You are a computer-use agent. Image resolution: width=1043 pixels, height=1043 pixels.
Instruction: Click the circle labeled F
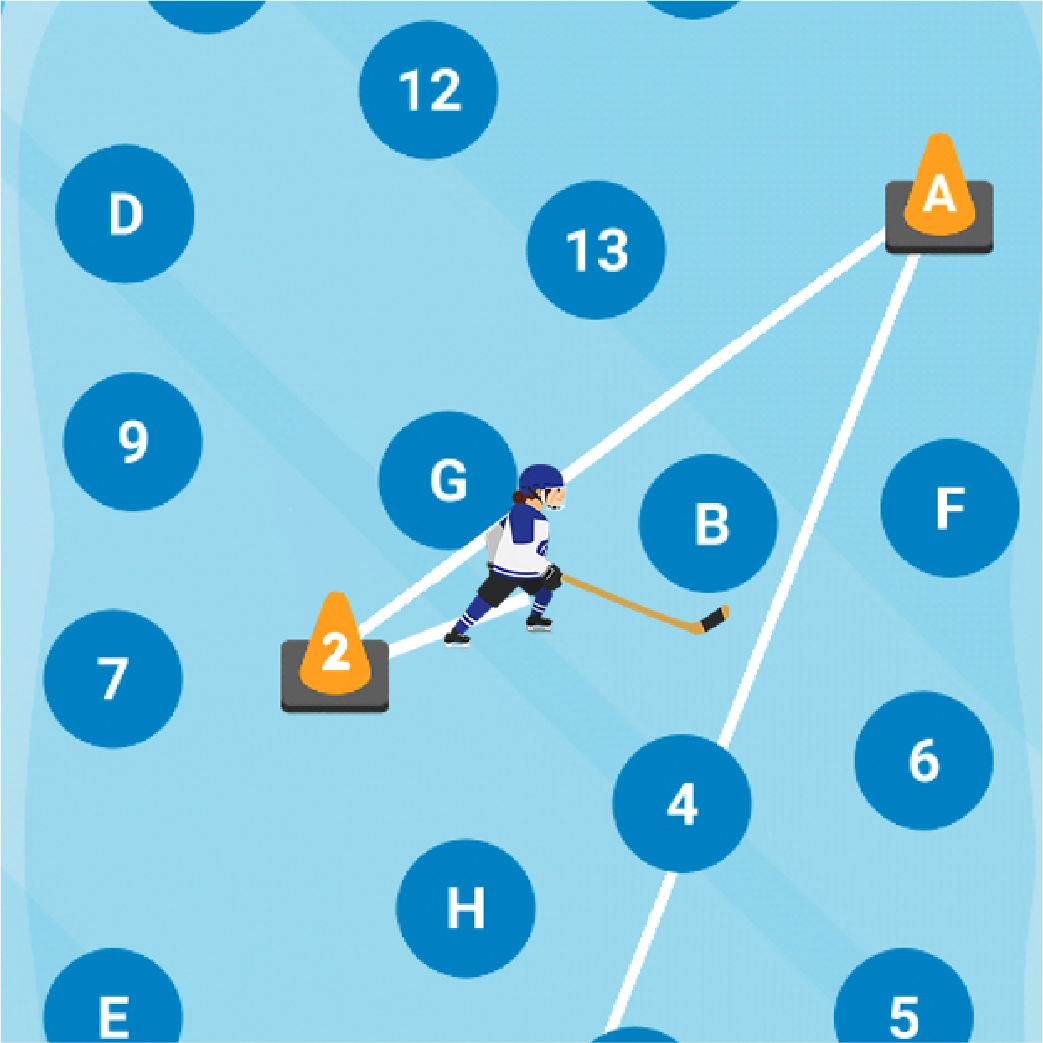click(949, 508)
